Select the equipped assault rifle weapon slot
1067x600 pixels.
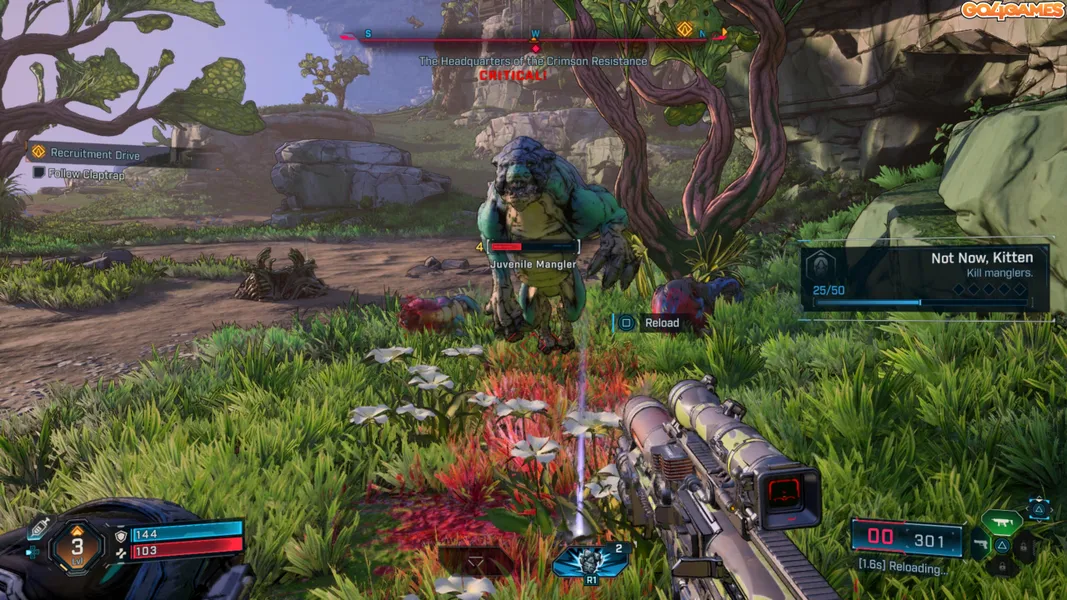(x=1001, y=520)
